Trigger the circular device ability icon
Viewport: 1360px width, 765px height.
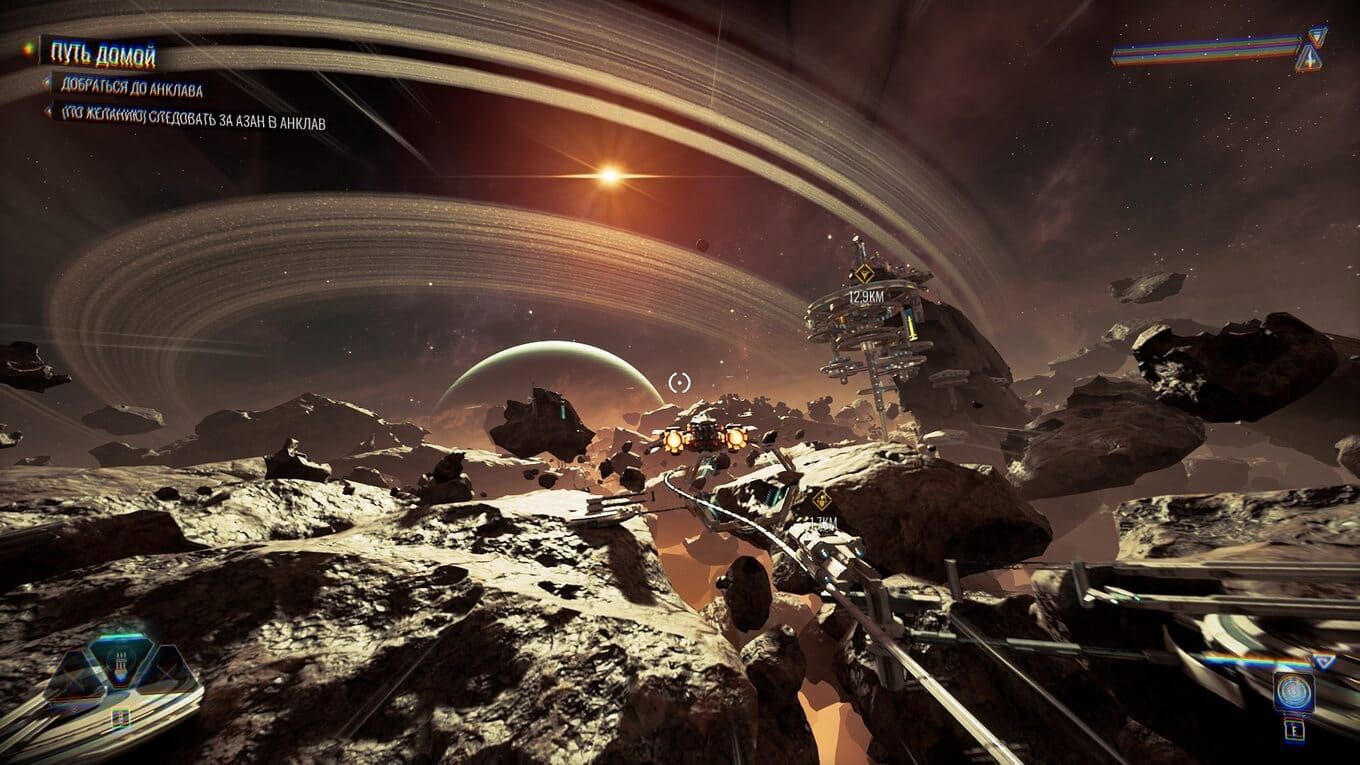pyautogui.click(x=1293, y=692)
